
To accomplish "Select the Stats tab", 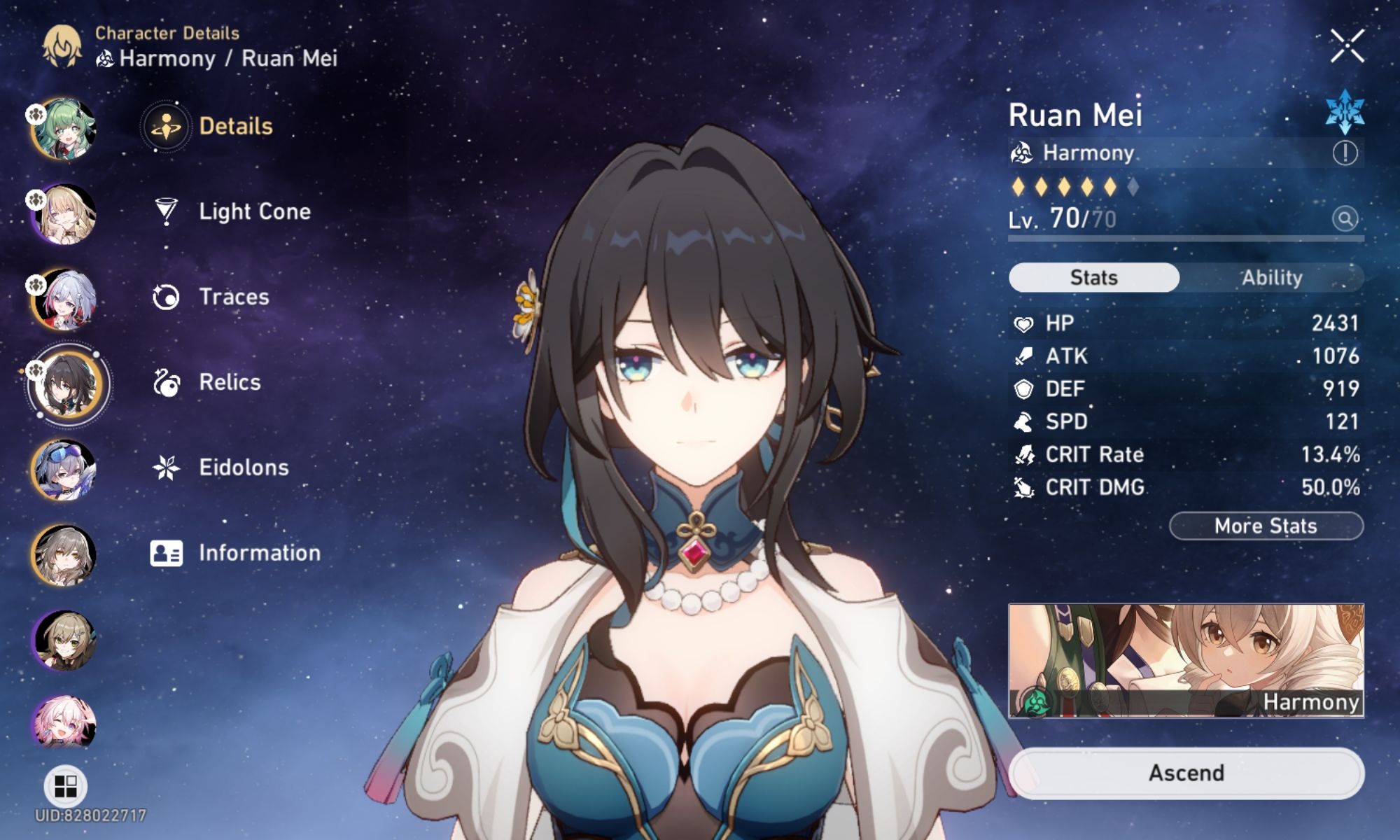I will [x=1093, y=277].
